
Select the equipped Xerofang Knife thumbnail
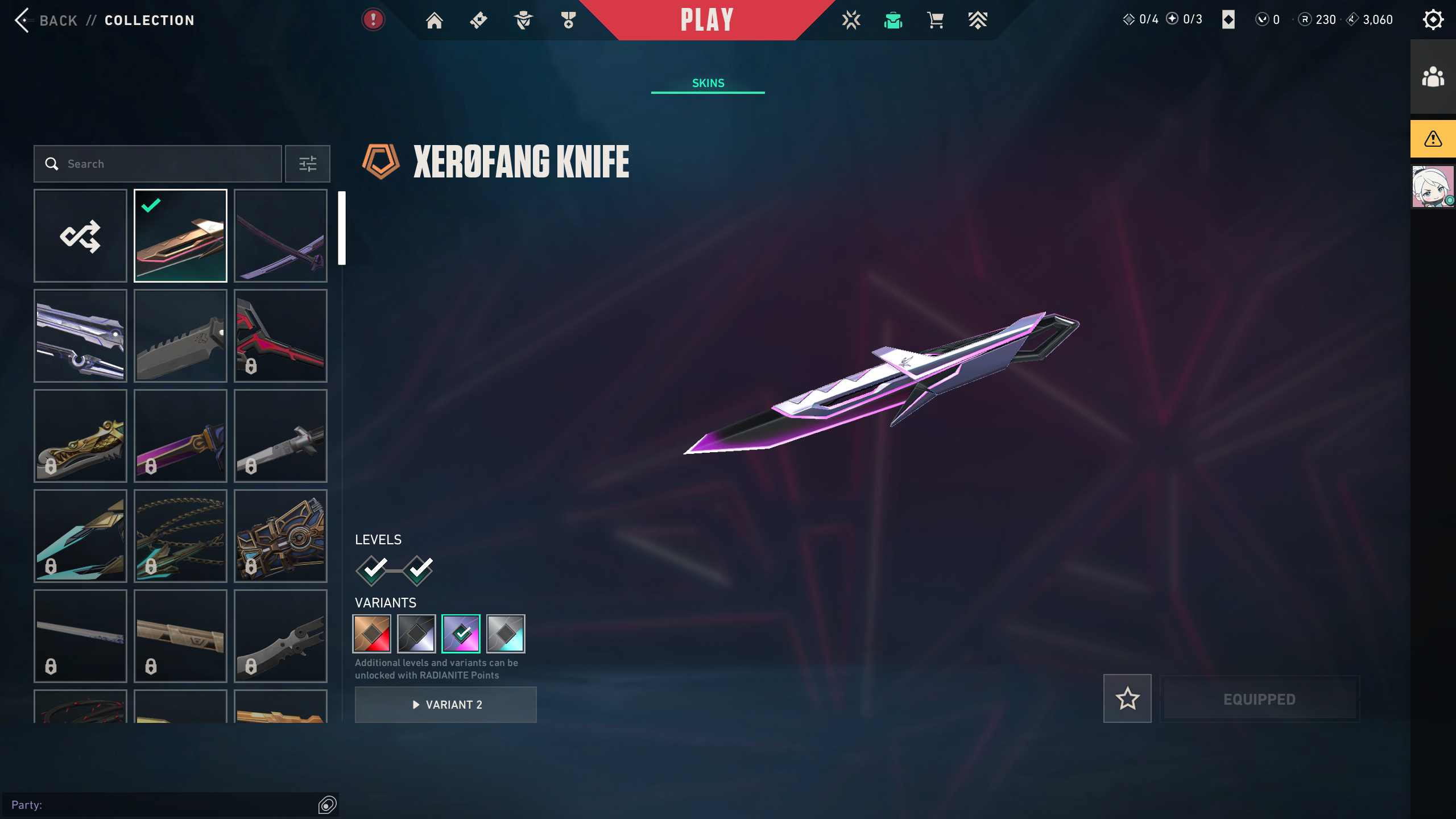click(180, 235)
